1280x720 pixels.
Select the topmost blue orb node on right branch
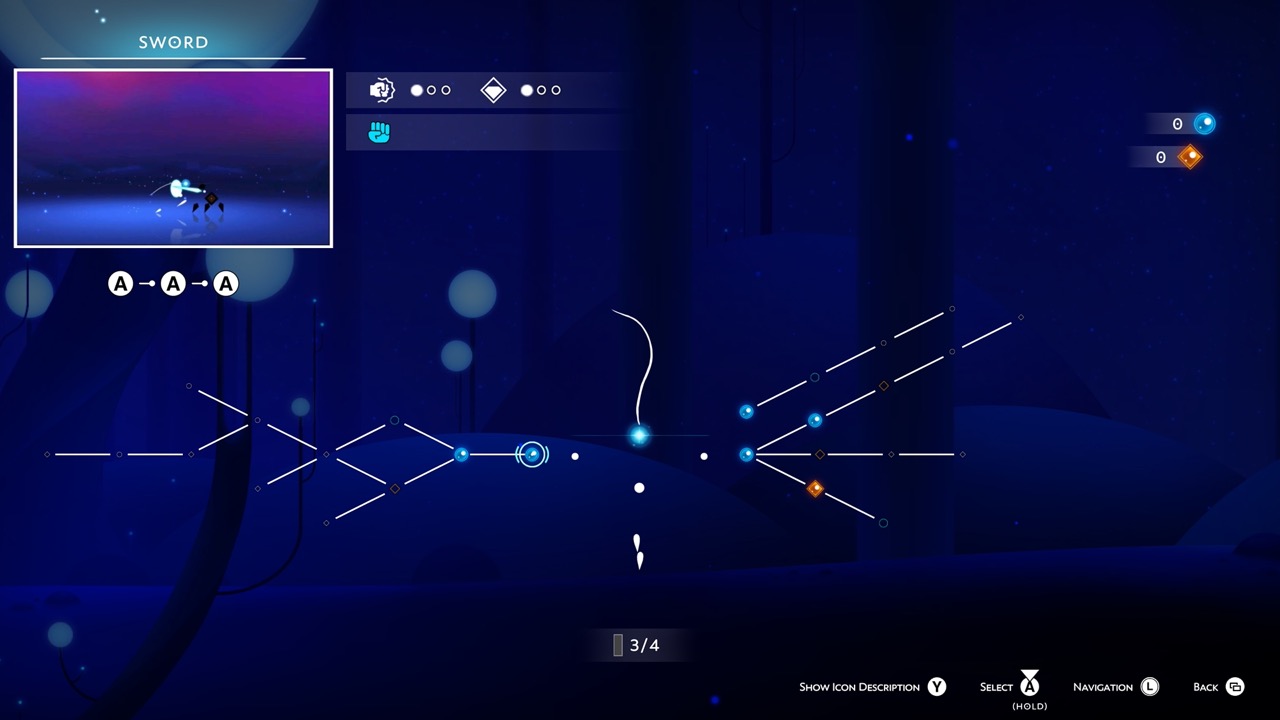coord(747,410)
